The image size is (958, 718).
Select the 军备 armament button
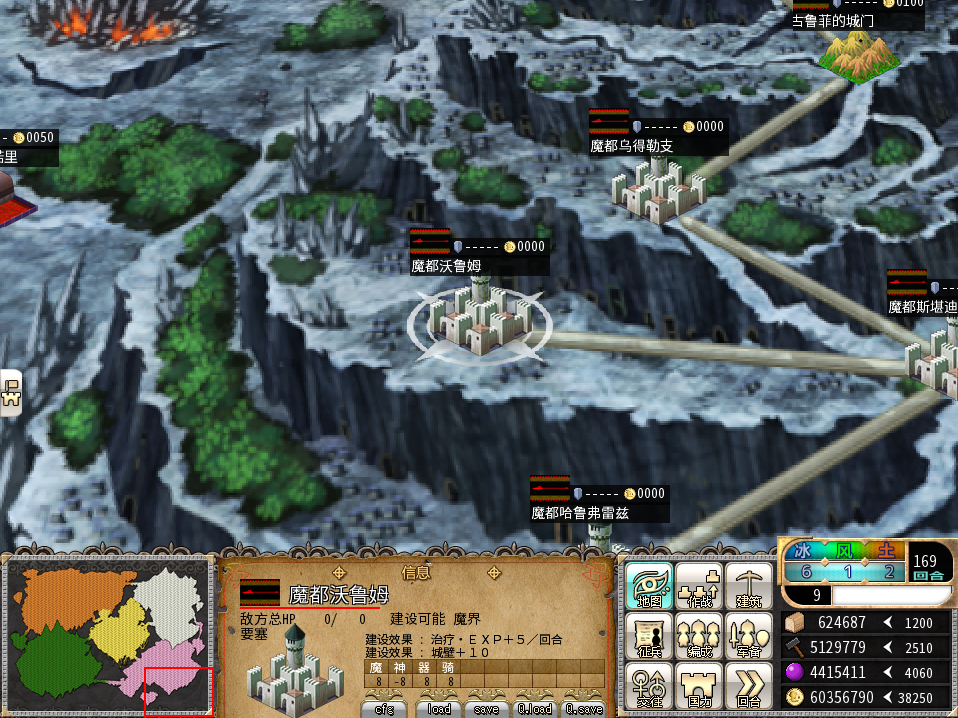(x=748, y=636)
